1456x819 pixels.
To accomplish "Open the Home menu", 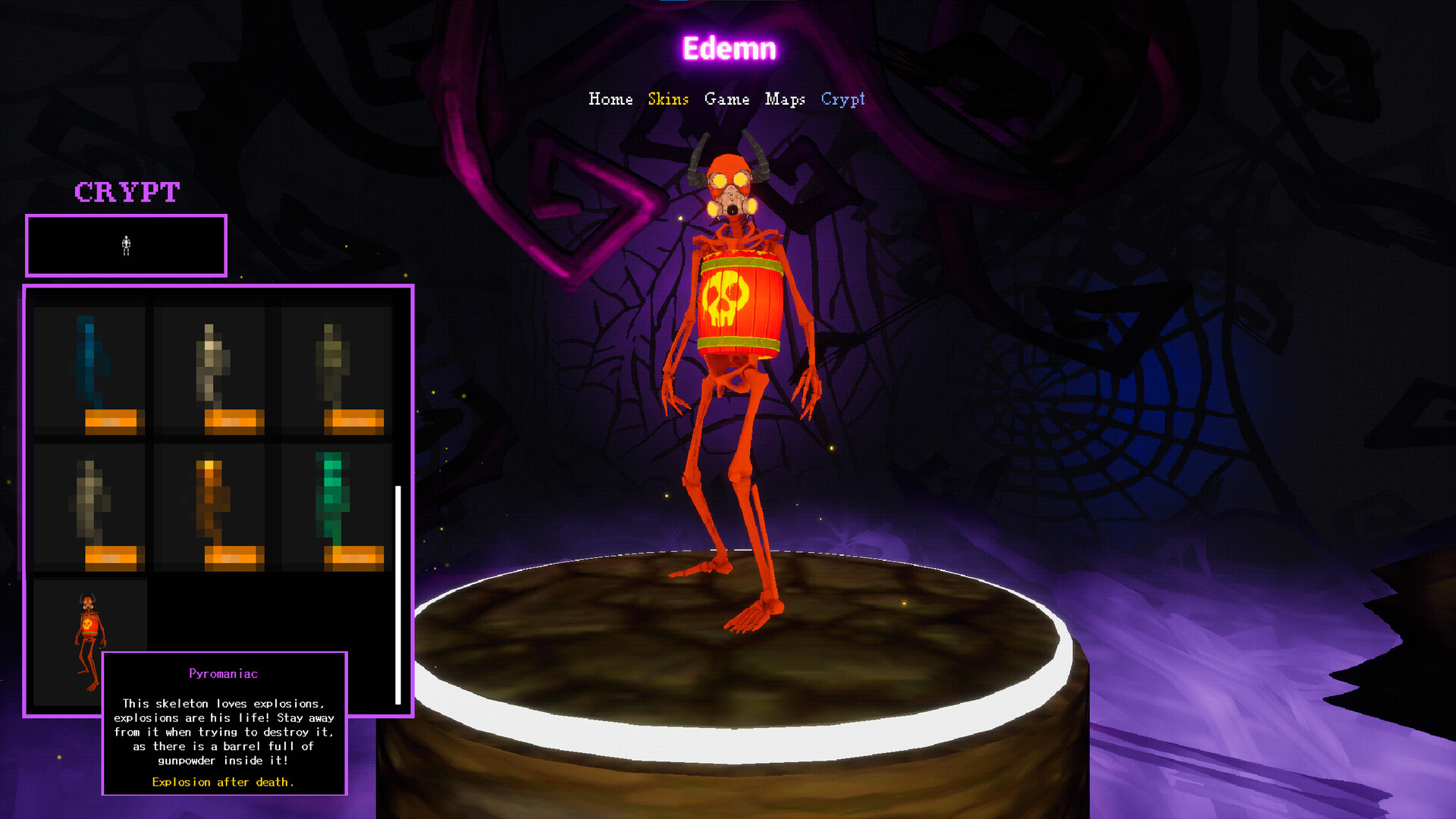I will click(x=611, y=99).
